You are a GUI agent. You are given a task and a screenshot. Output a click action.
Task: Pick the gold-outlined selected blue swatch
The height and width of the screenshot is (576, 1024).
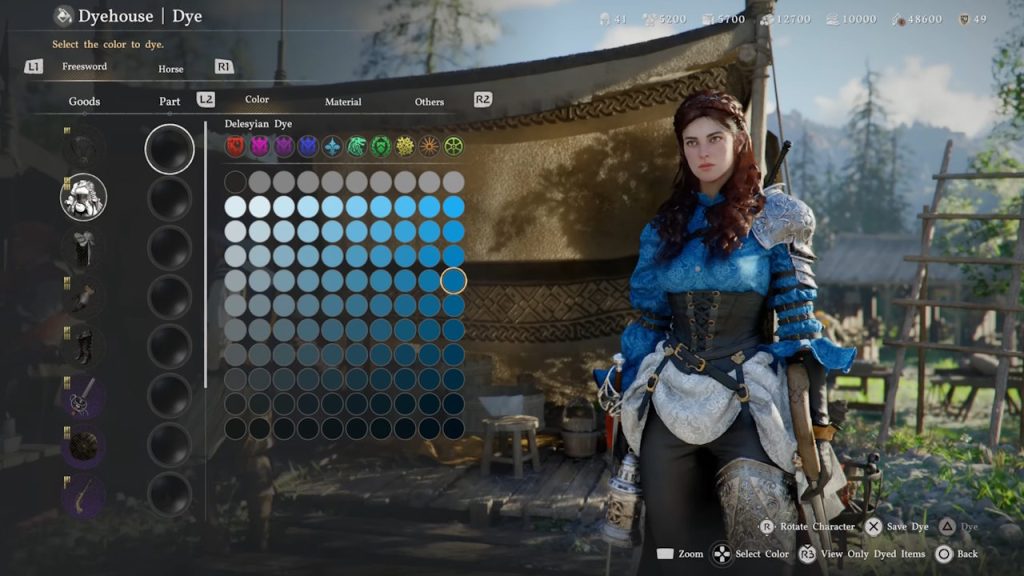[x=453, y=281]
